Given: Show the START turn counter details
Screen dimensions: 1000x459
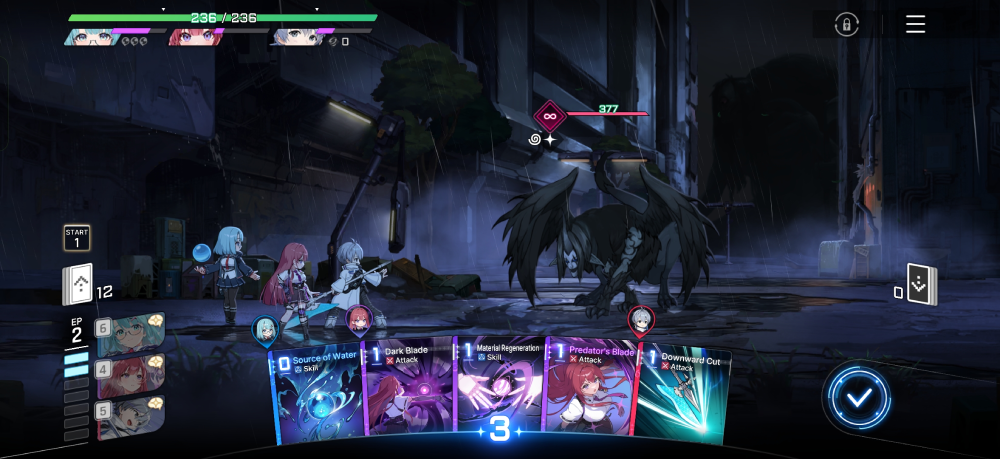Looking at the screenshot, I should [77, 237].
